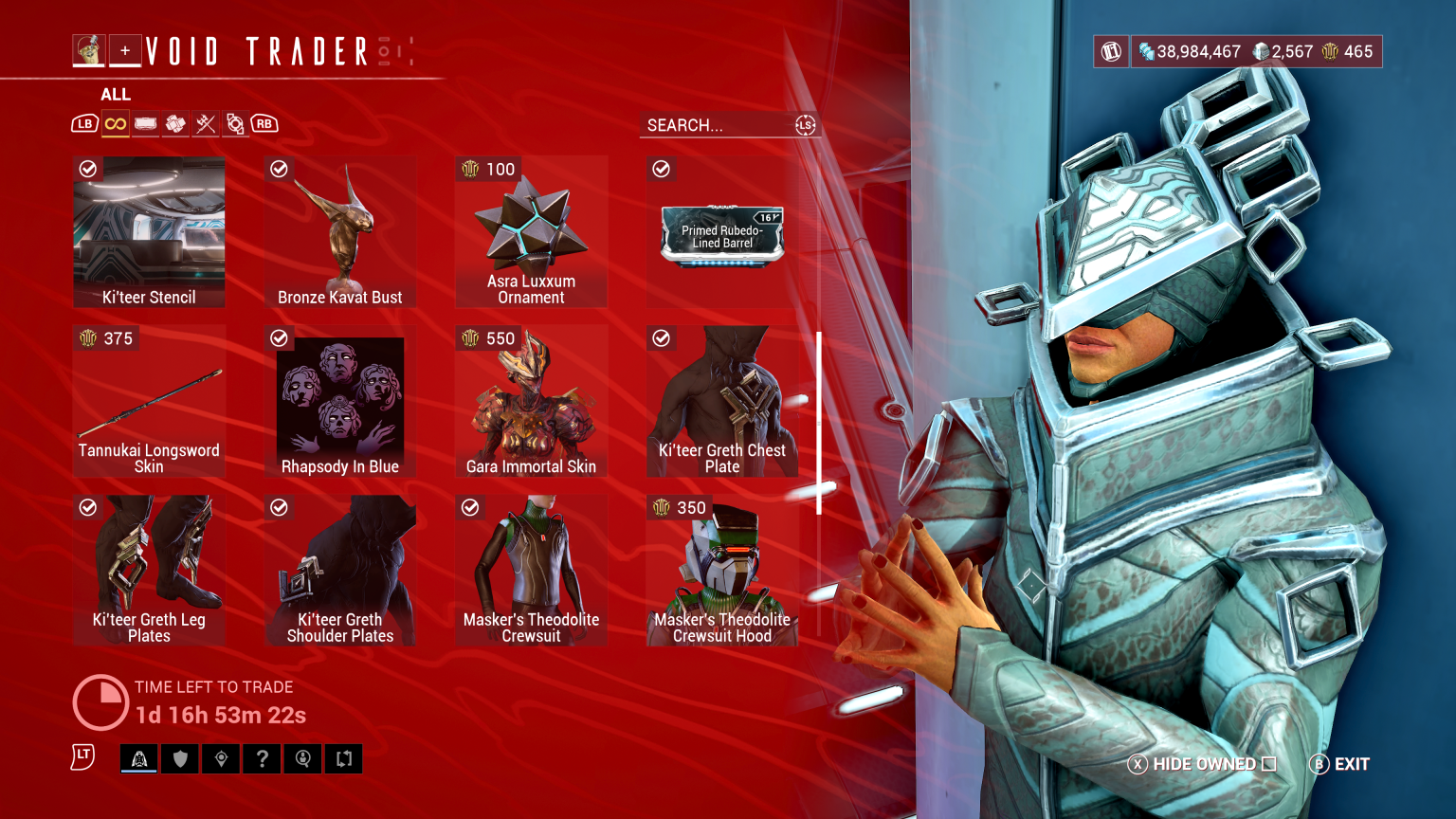The width and height of the screenshot is (1456, 819).
Task: Select the shield icon in the bottom bar
Action: 180,758
